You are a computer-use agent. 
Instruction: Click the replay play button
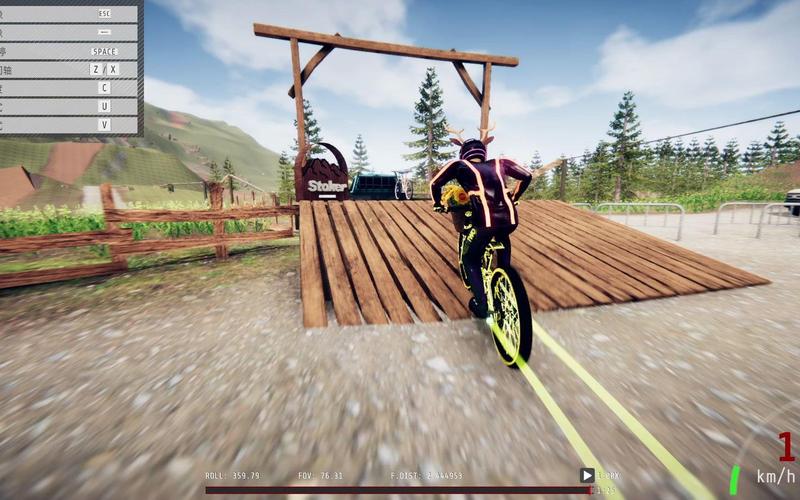click(x=587, y=476)
